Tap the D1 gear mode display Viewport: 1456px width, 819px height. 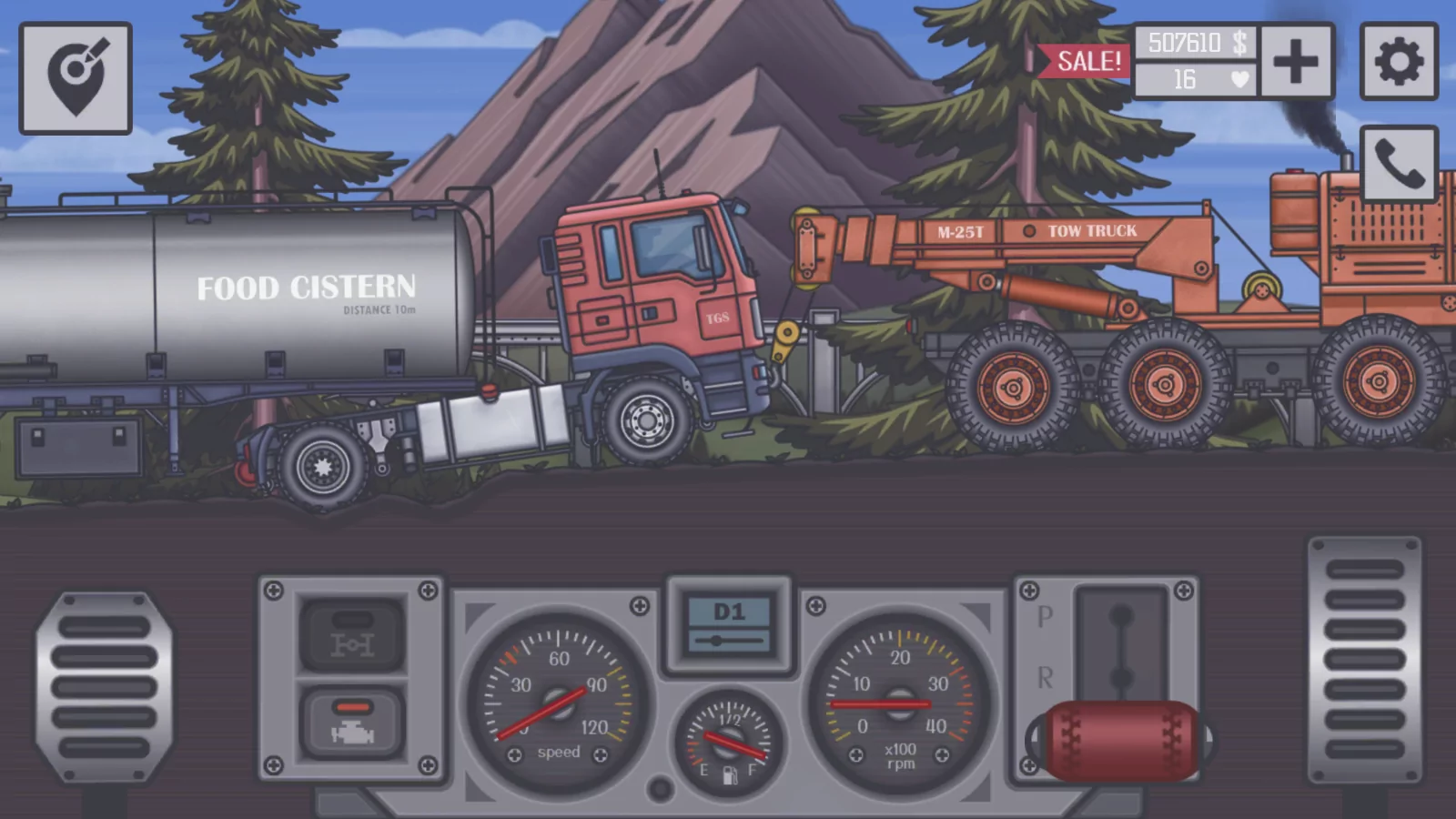tap(729, 624)
